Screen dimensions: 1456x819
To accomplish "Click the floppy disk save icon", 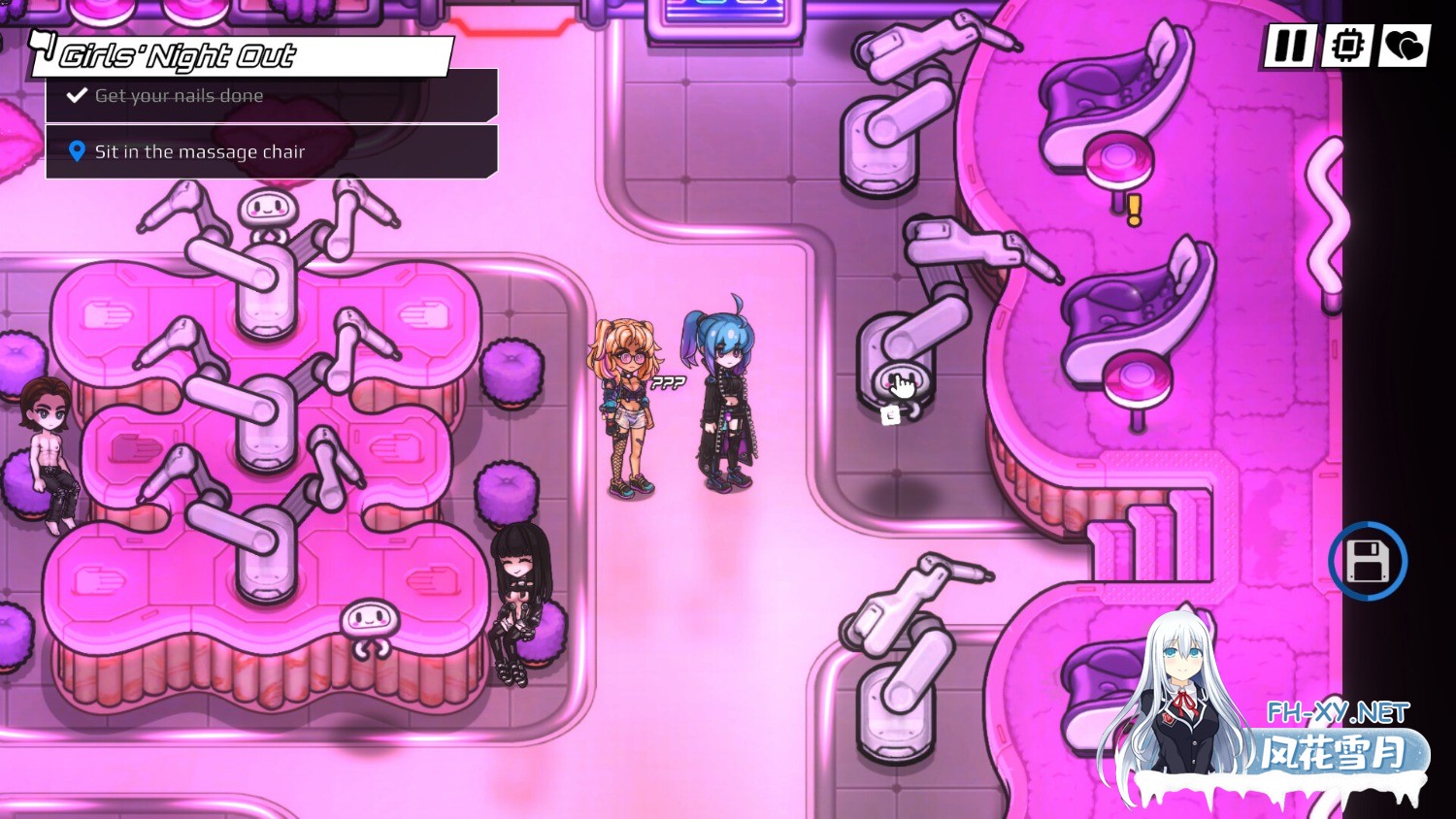I will [x=1368, y=561].
